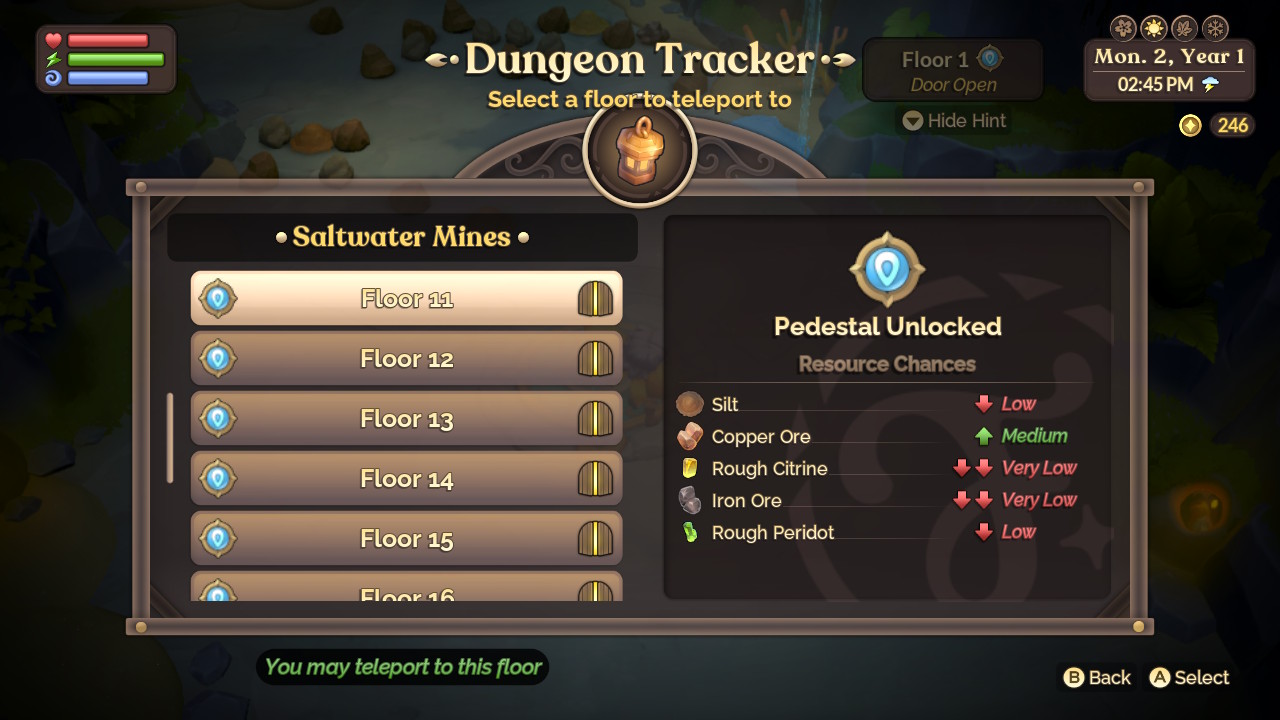Viewport: 1280px width, 720px height.
Task: Select Floor 11 in the list
Action: coord(406,299)
